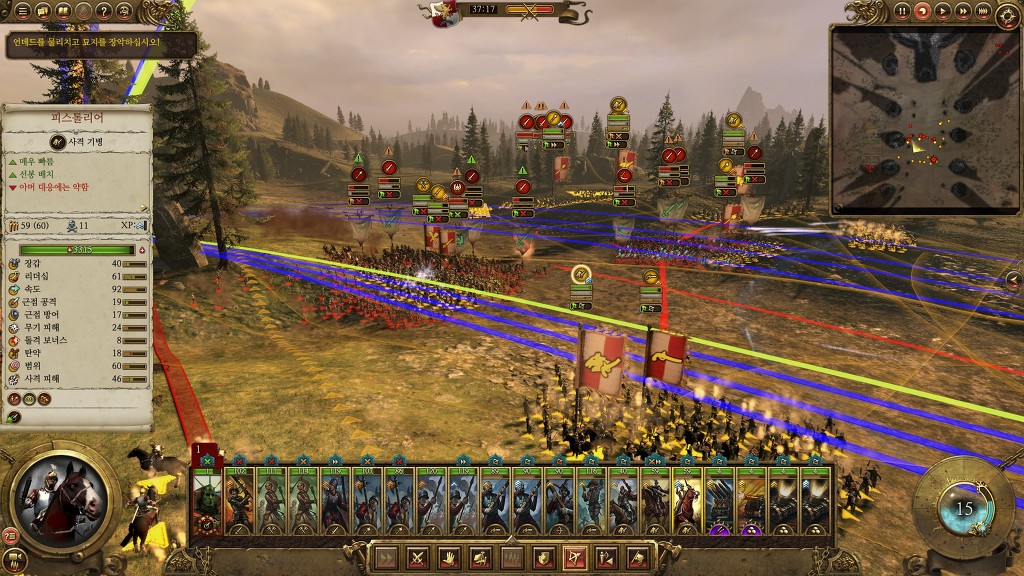This screenshot has width=1024, height=576.
Task: Select the white horse cavalry unit card
Action: click(687, 498)
